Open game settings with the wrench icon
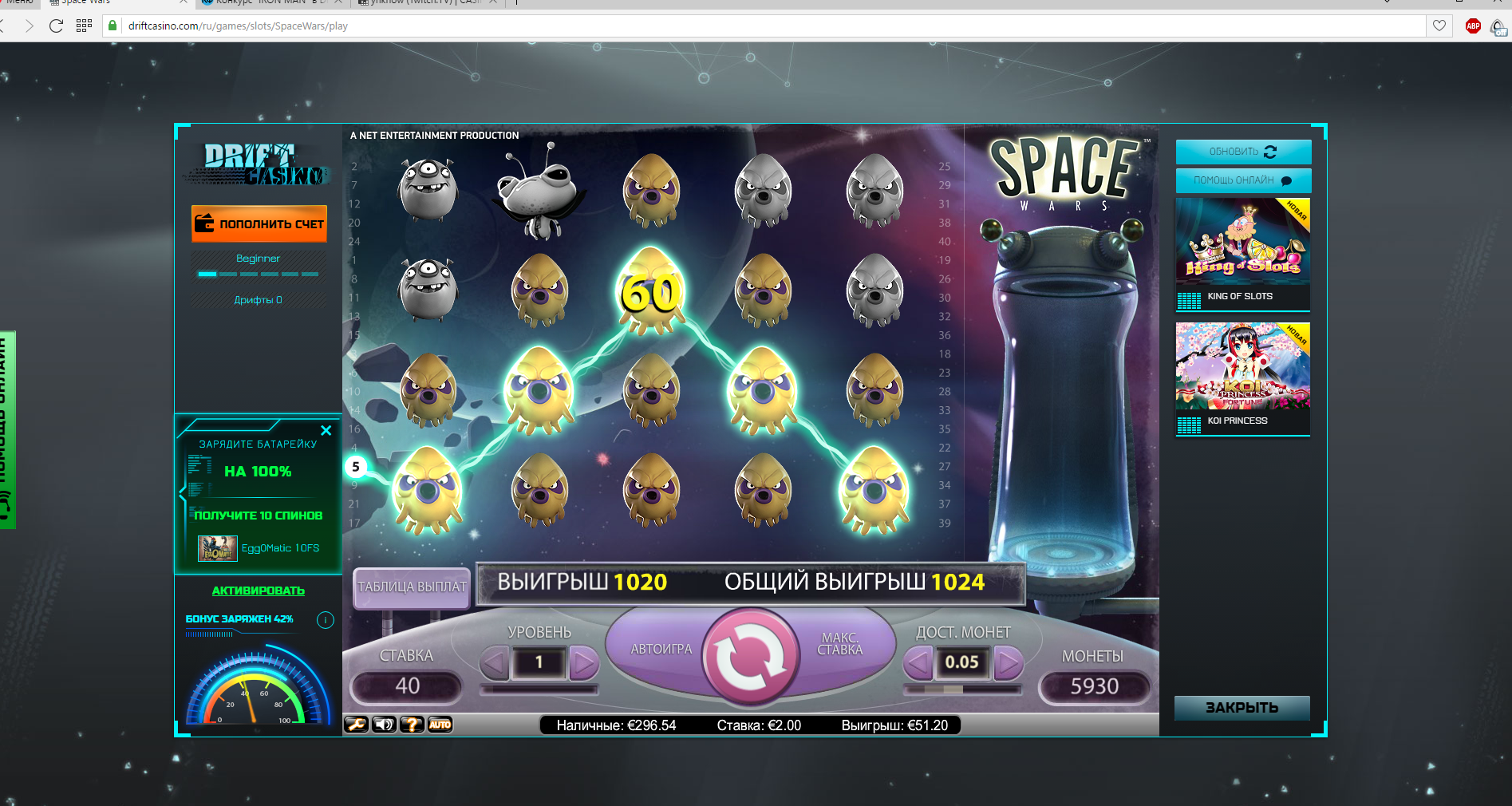This screenshot has width=1512, height=806. pyautogui.click(x=356, y=725)
